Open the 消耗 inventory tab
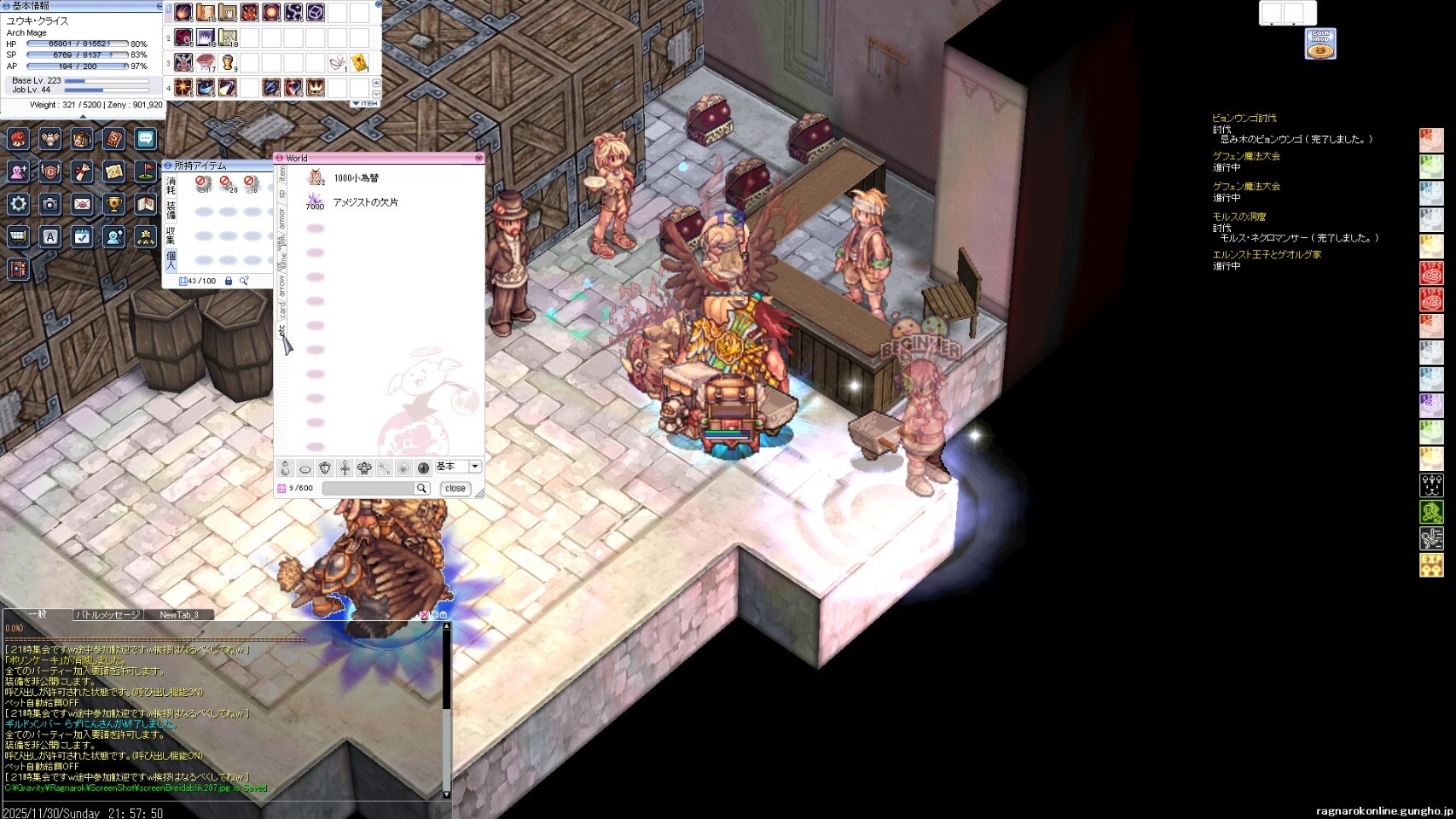The height and width of the screenshot is (819, 1456). pyautogui.click(x=171, y=185)
